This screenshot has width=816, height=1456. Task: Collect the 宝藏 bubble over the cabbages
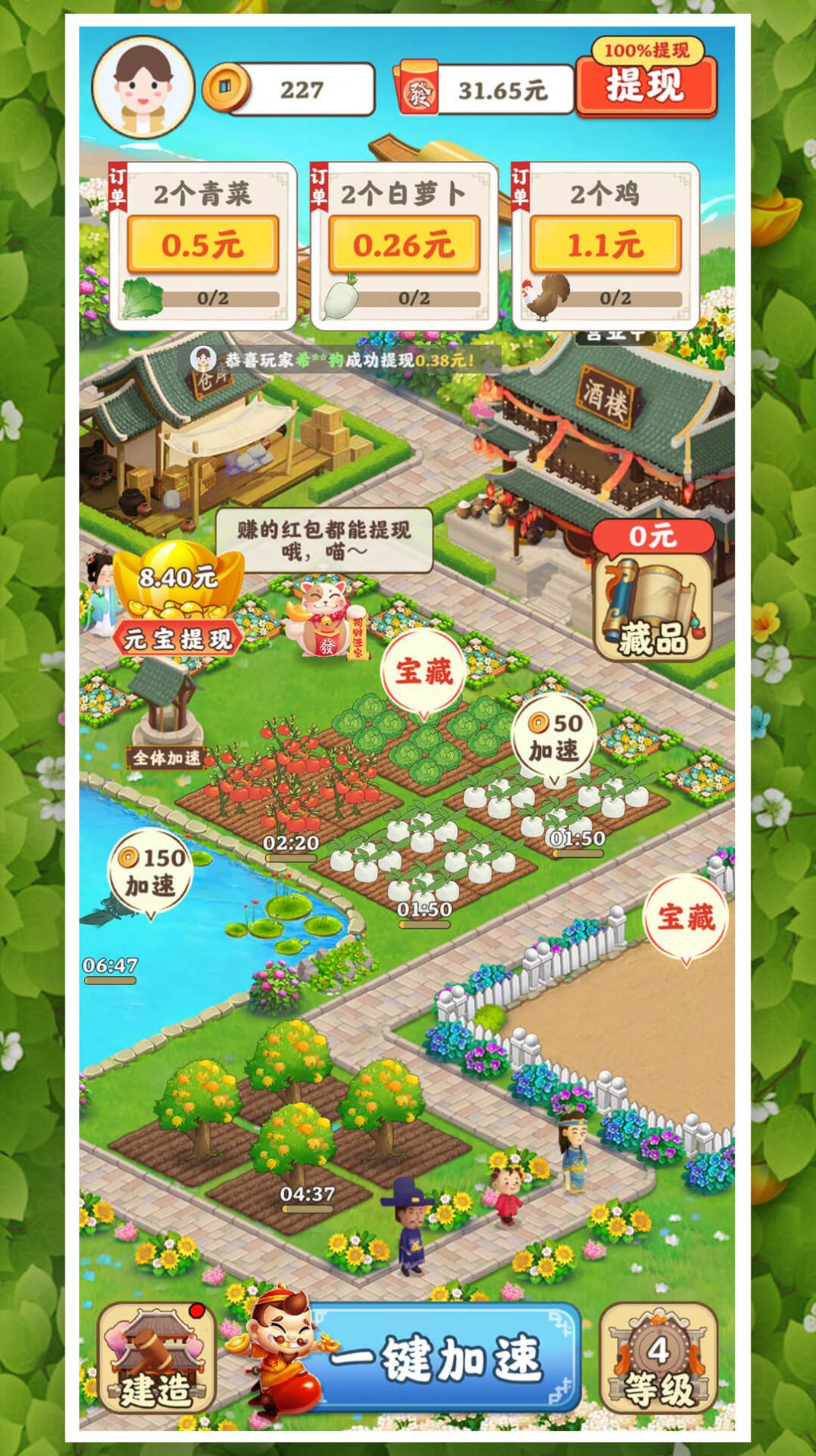pyautogui.click(x=424, y=672)
